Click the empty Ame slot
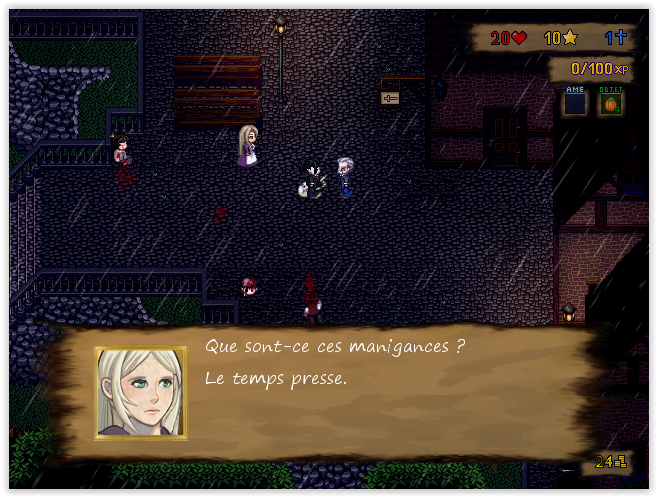 click(x=574, y=102)
